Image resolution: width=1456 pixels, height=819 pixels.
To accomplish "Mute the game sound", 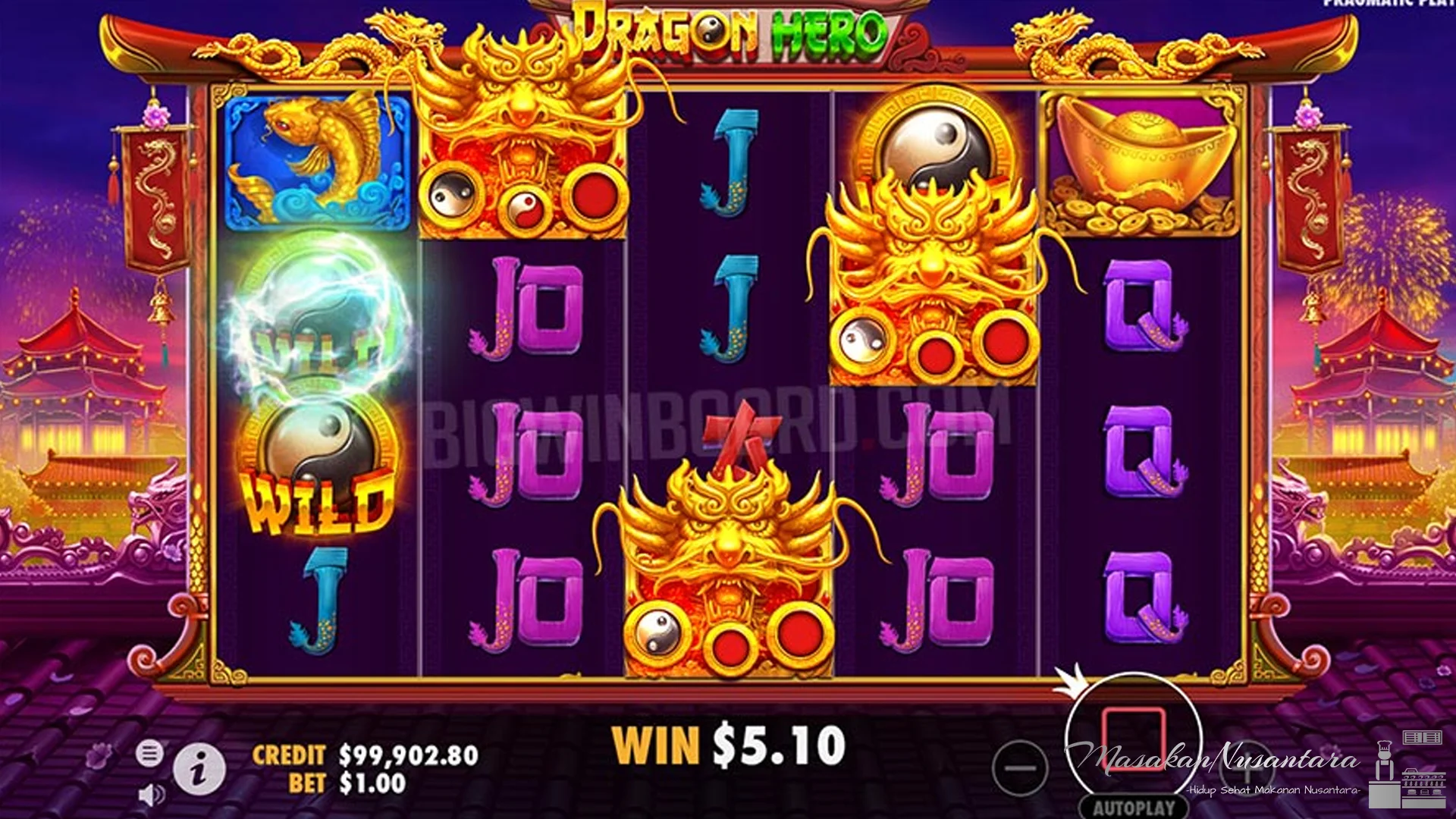I will pyautogui.click(x=149, y=795).
